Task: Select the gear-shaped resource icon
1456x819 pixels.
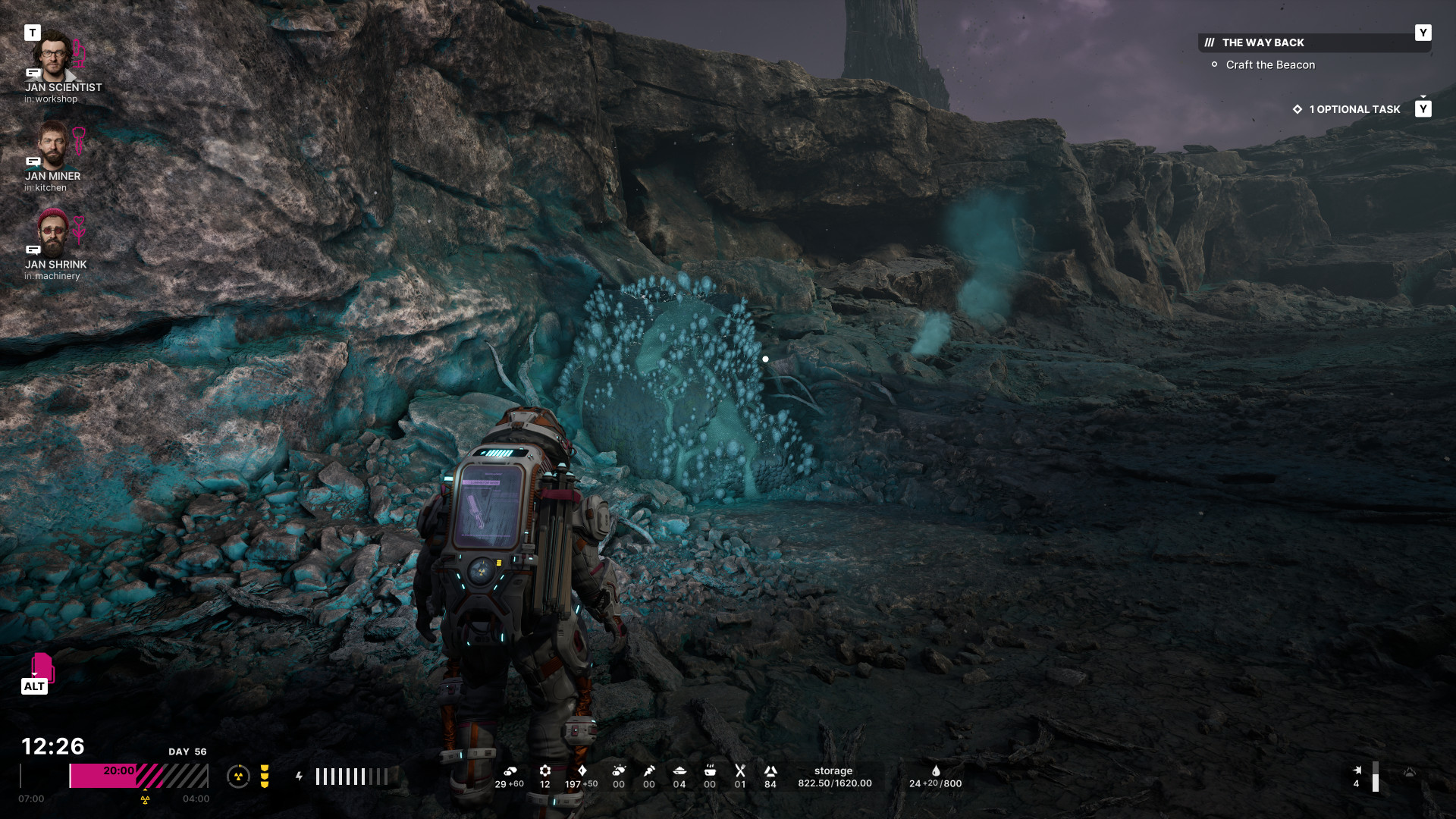Action: coord(545,771)
